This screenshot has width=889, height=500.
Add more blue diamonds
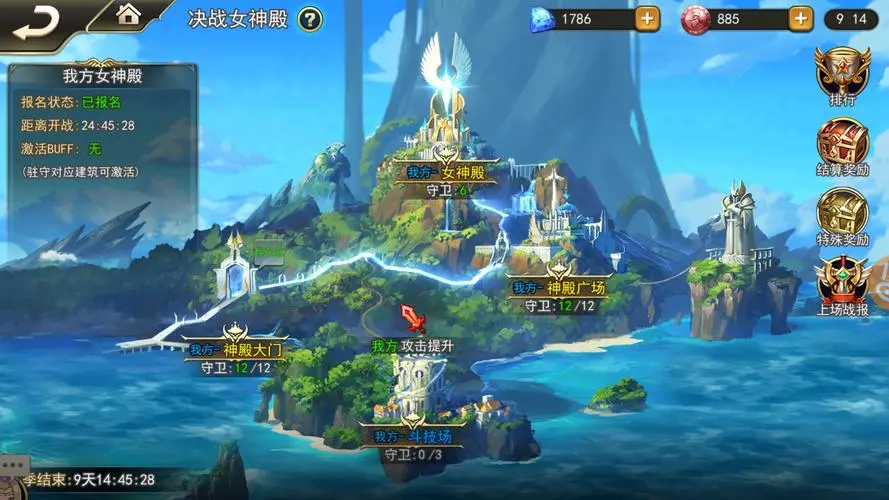(x=647, y=18)
